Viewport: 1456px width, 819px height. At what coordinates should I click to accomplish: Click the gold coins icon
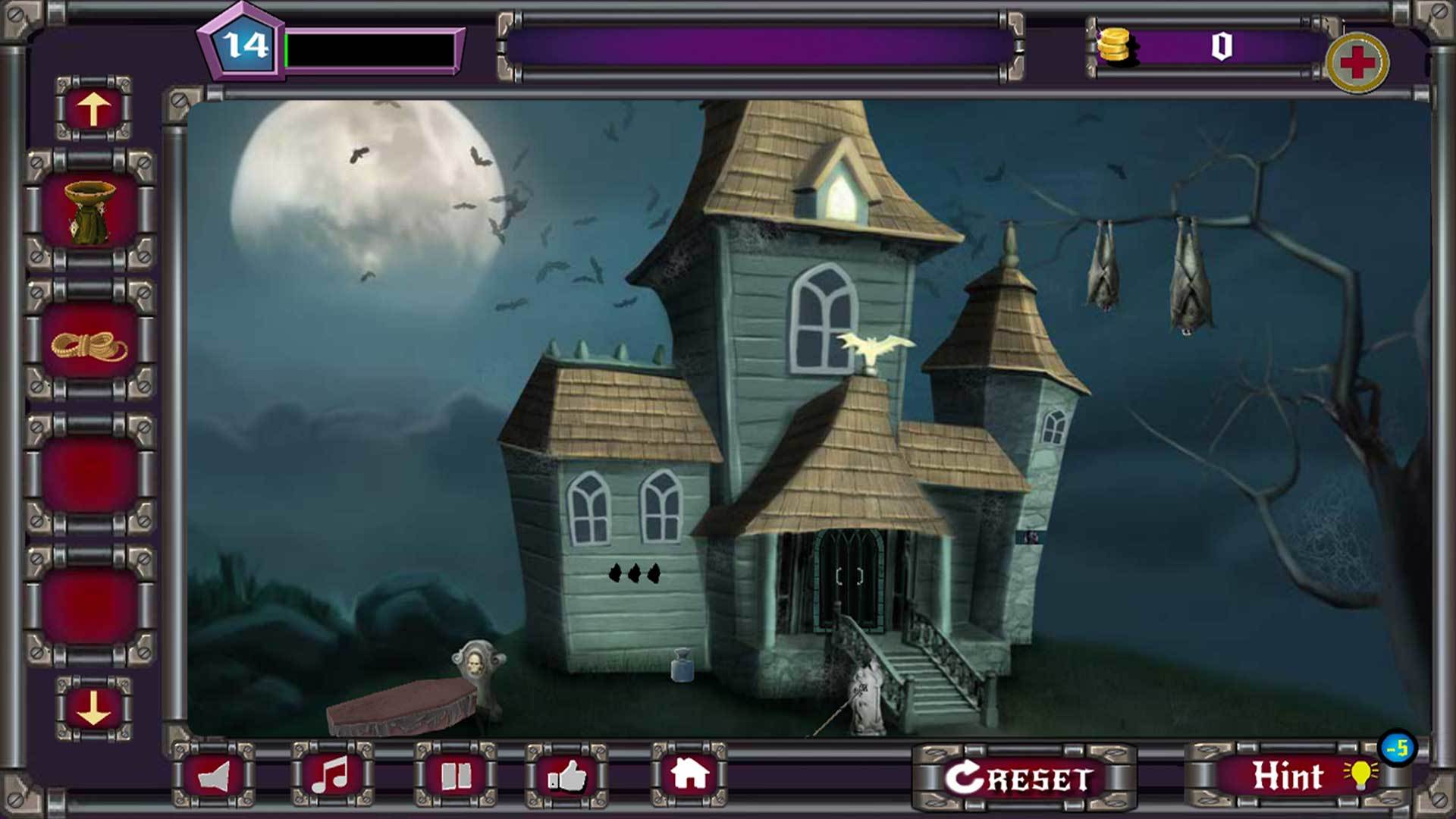[1115, 49]
